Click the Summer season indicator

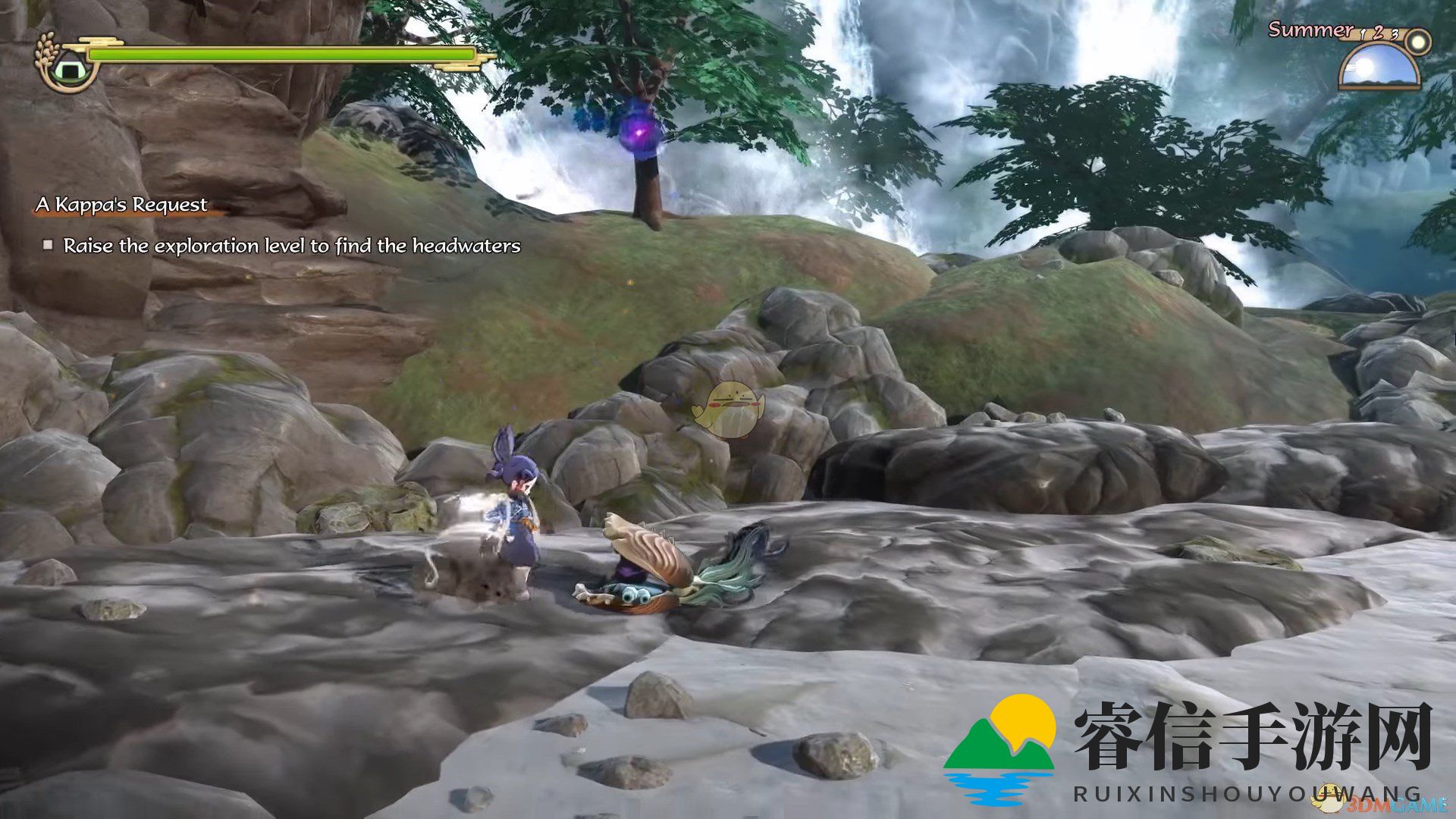coord(1310,30)
